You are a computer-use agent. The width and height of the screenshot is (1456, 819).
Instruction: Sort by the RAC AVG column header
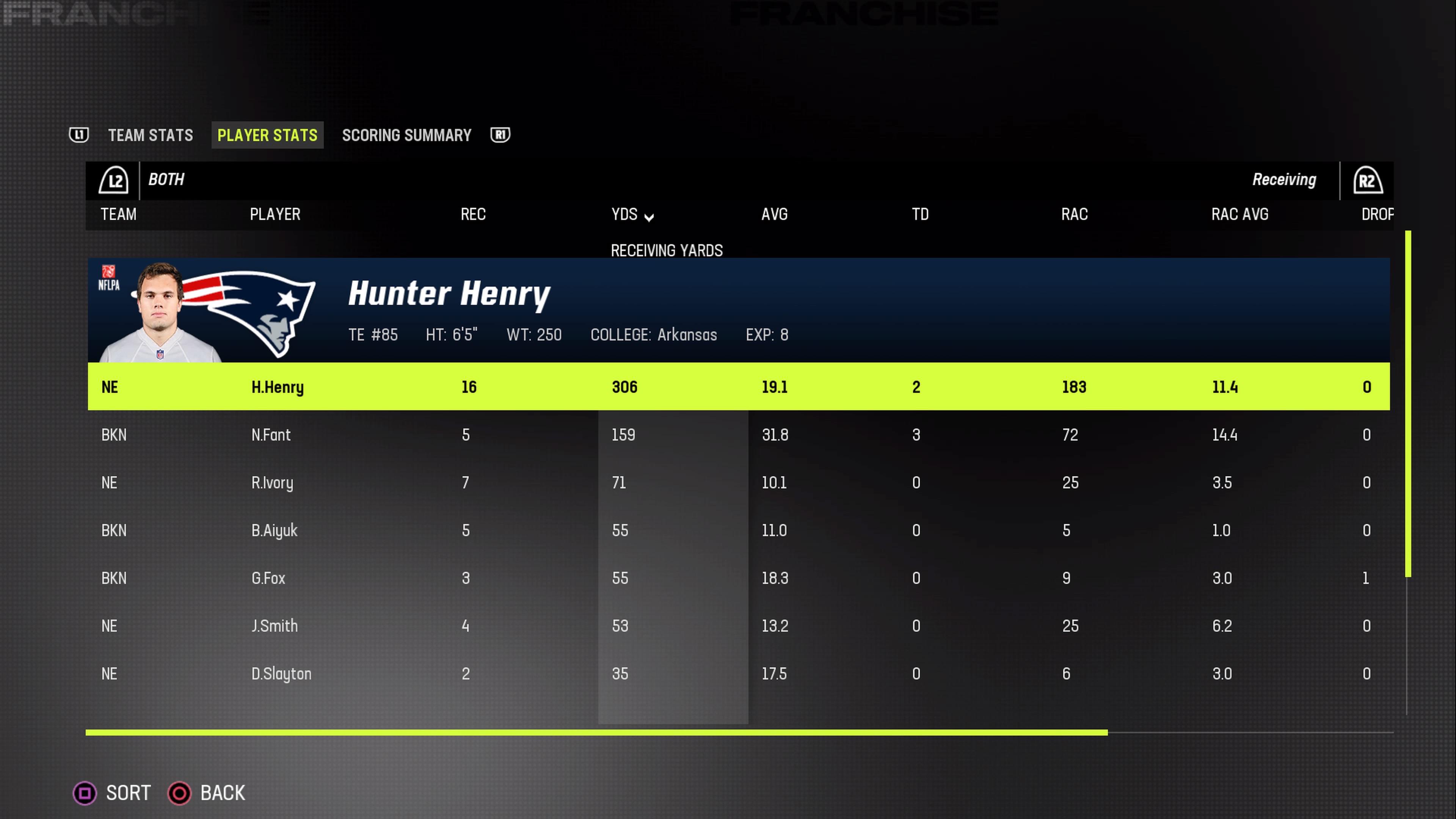click(1239, 214)
